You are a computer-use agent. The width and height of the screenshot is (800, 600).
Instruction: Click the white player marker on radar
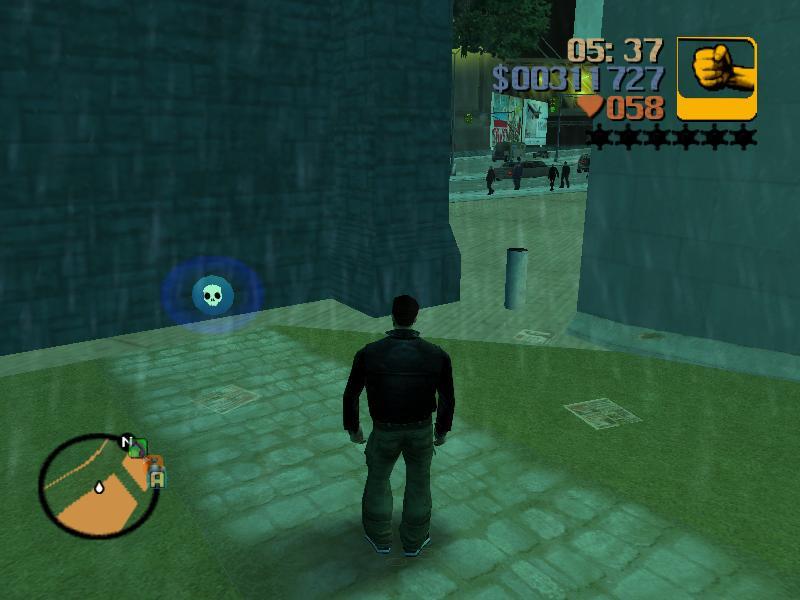[x=99, y=488]
